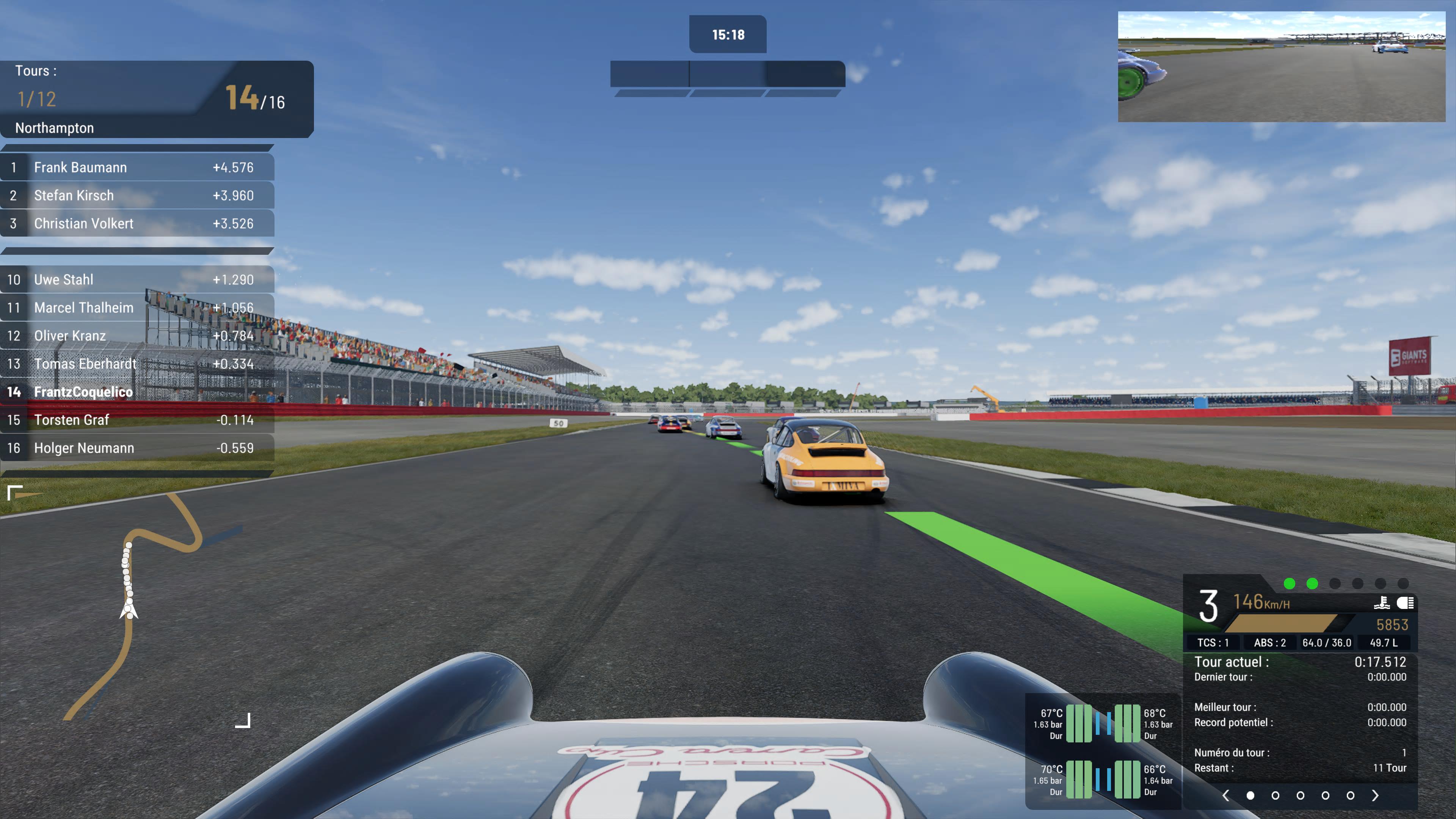Select Frank Baumann in the standings

coord(137,167)
